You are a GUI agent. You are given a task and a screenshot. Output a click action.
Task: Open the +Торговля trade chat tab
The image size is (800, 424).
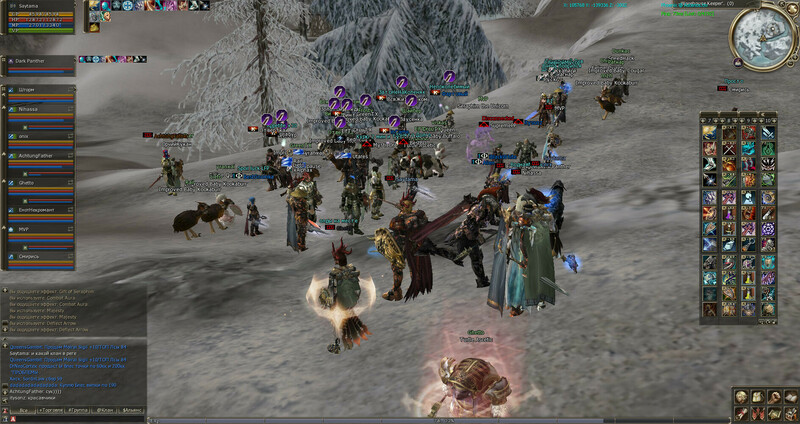[x=51, y=410]
